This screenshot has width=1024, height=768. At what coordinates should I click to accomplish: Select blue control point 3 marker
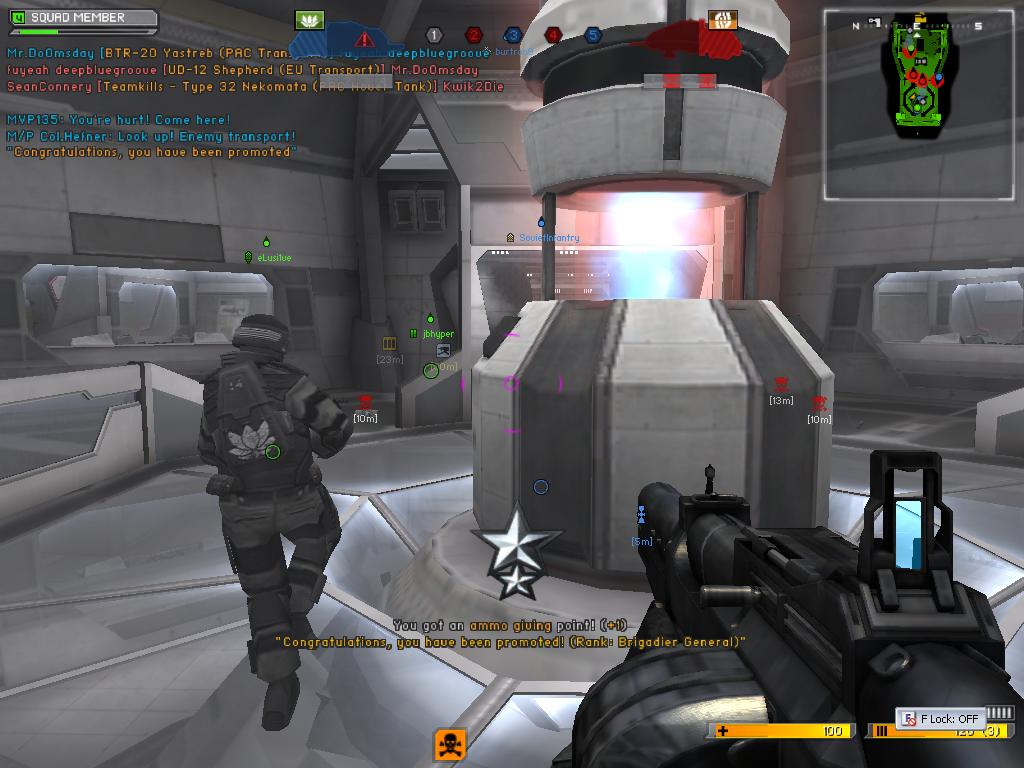pyautogui.click(x=513, y=36)
